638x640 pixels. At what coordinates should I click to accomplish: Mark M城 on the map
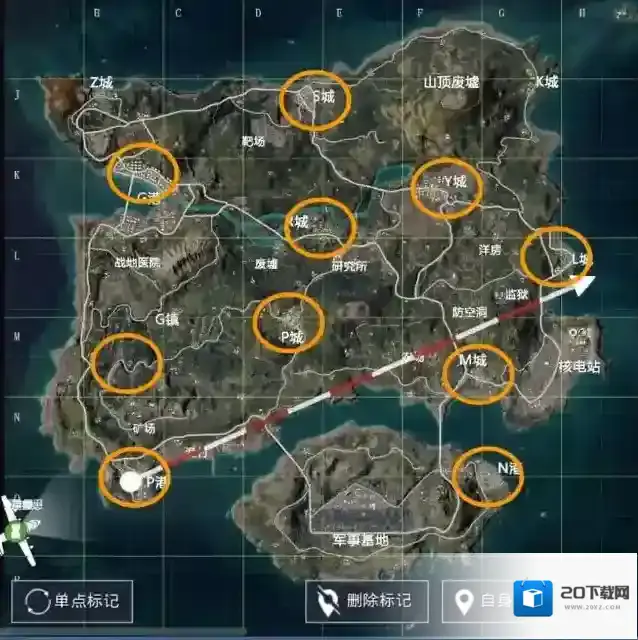coord(477,372)
